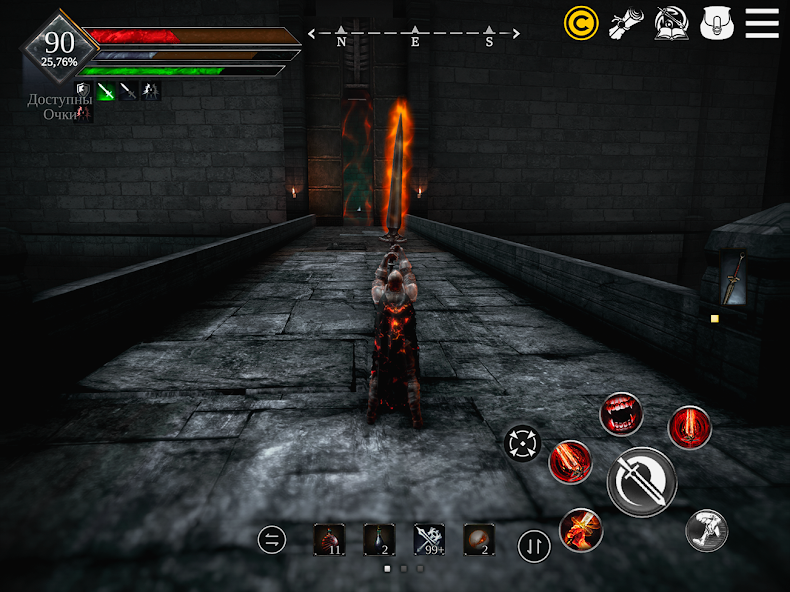Image resolution: width=790 pixels, height=592 pixels.
Task: Activate the vampire fangs bite skill
Action: (x=621, y=414)
